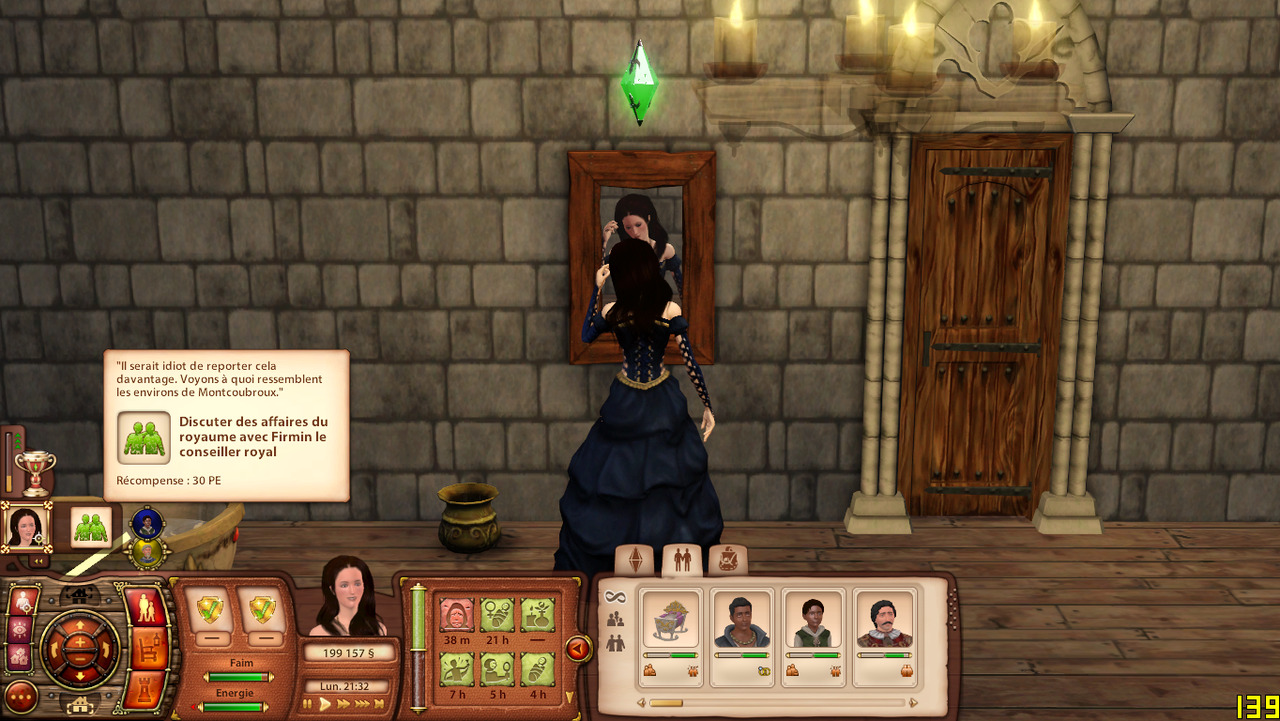
Task: Open the quest trophy panel
Action: (x=36, y=470)
